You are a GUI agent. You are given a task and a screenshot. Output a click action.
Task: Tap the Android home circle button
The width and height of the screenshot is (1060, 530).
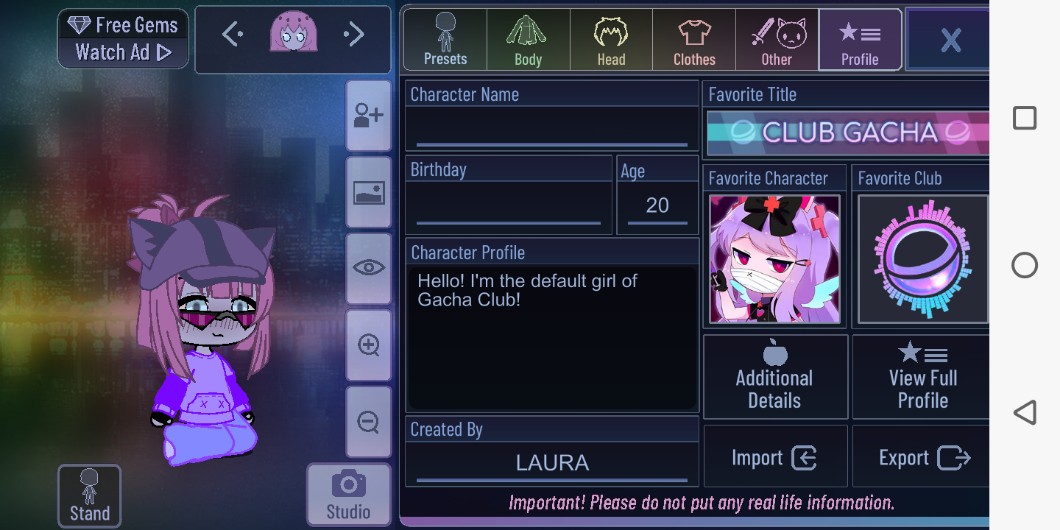click(x=1025, y=265)
